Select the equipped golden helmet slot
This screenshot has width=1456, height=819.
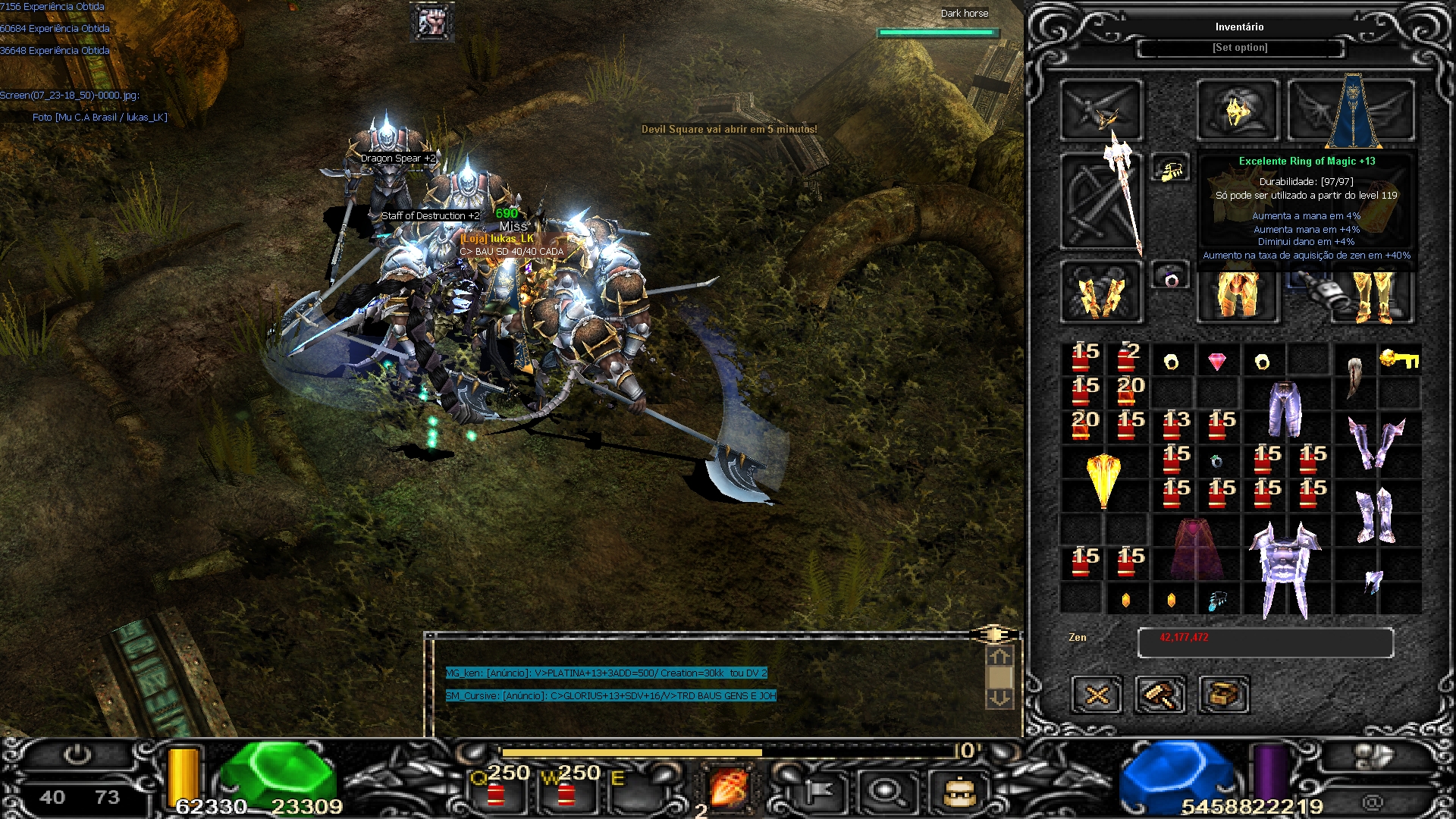[1238, 111]
